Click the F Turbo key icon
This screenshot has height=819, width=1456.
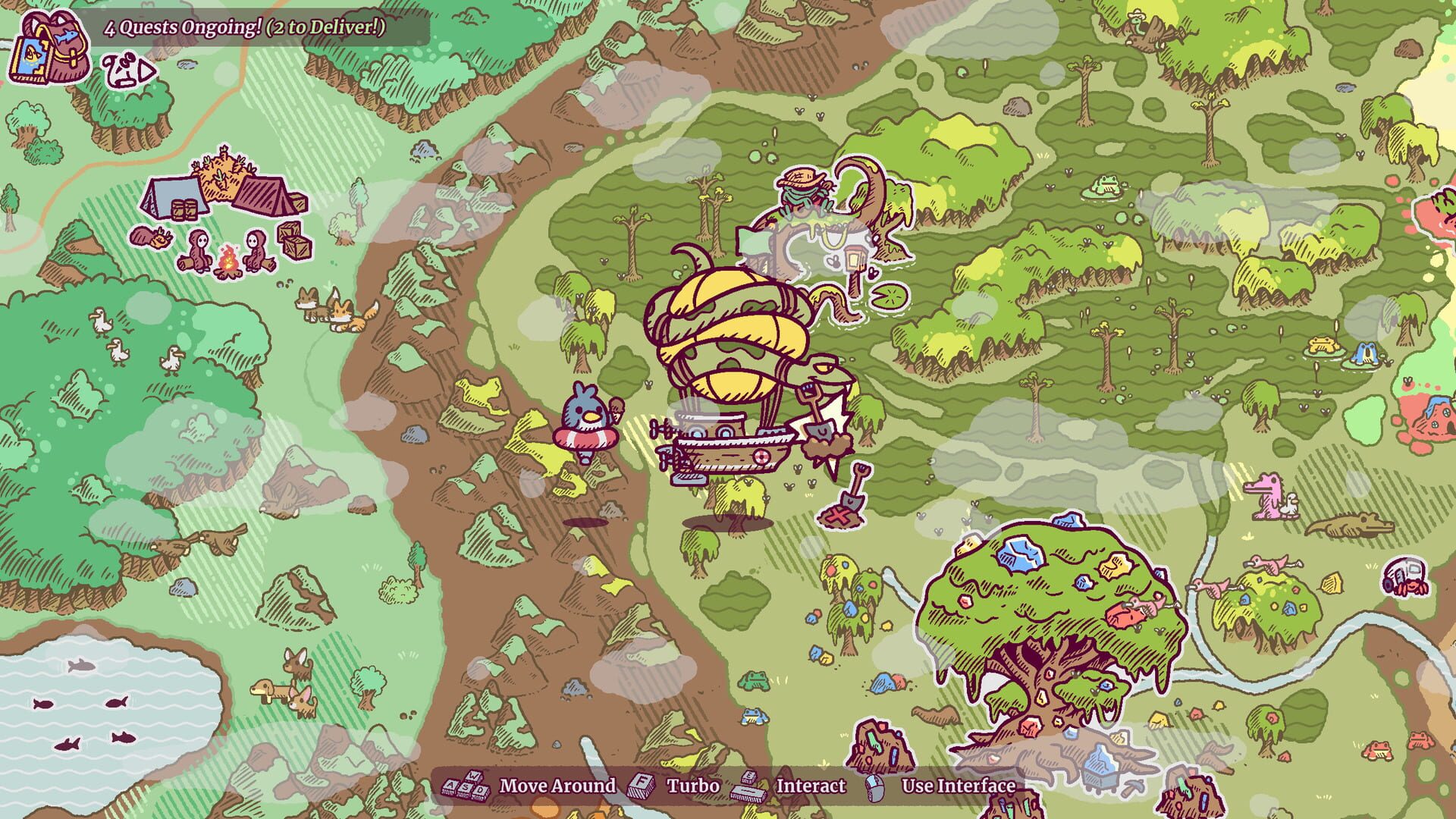tap(641, 786)
